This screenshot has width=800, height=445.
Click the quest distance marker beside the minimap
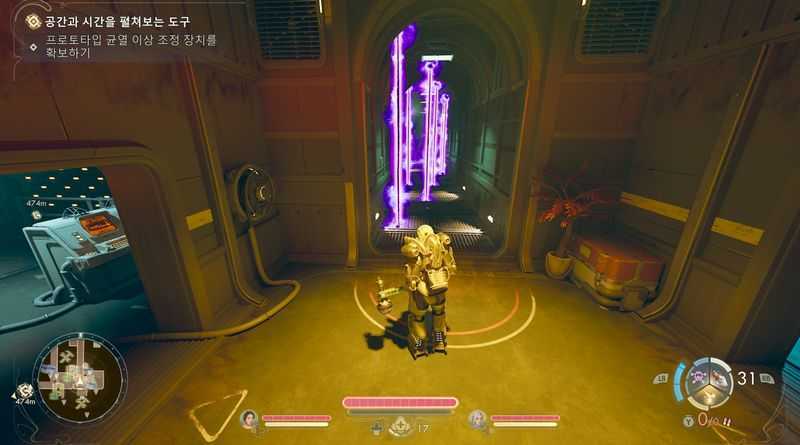point(24,392)
